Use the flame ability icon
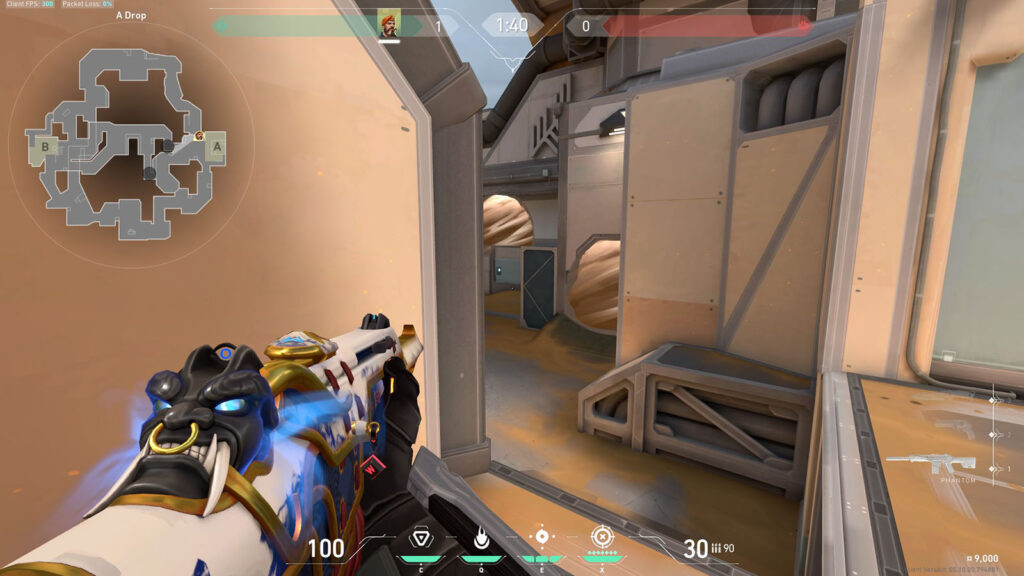Screen dimensions: 1024x576 tap(481, 537)
